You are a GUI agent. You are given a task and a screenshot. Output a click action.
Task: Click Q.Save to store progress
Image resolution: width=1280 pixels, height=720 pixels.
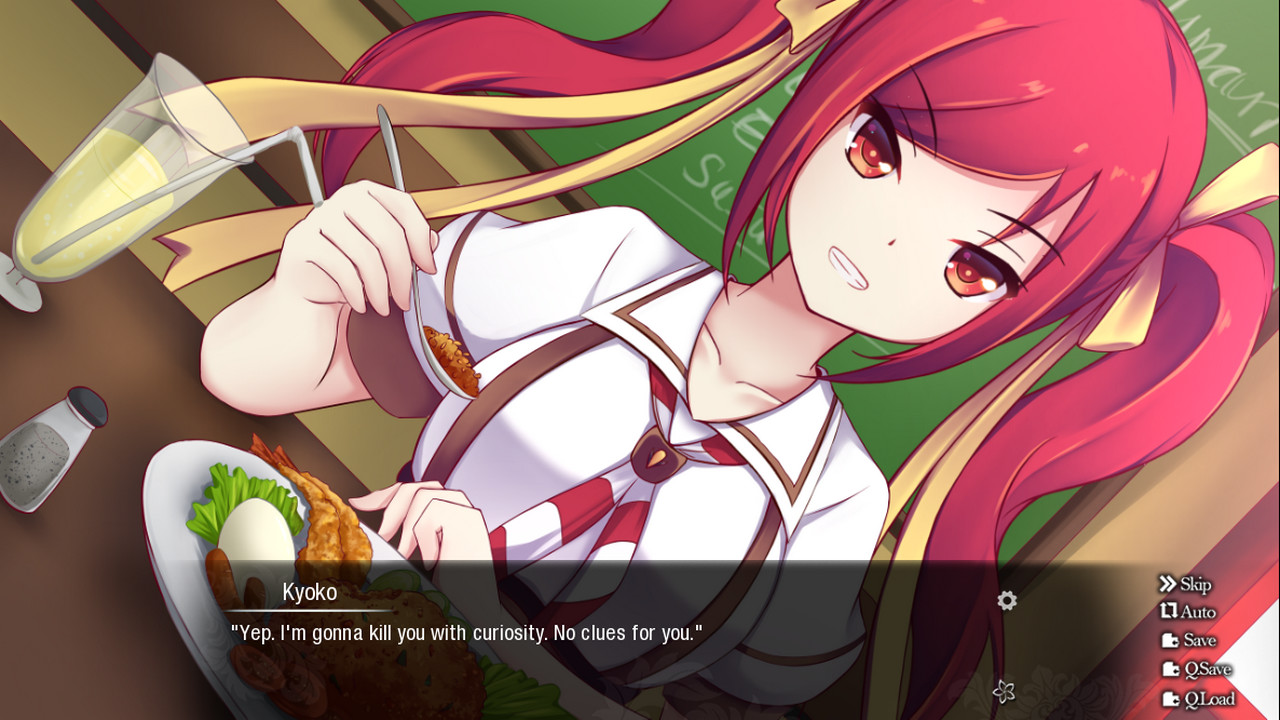[1208, 669]
